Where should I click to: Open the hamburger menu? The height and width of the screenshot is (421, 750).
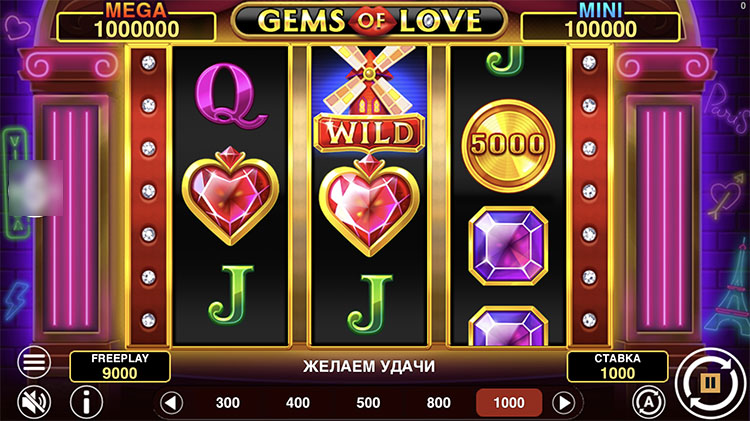tap(34, 361)
